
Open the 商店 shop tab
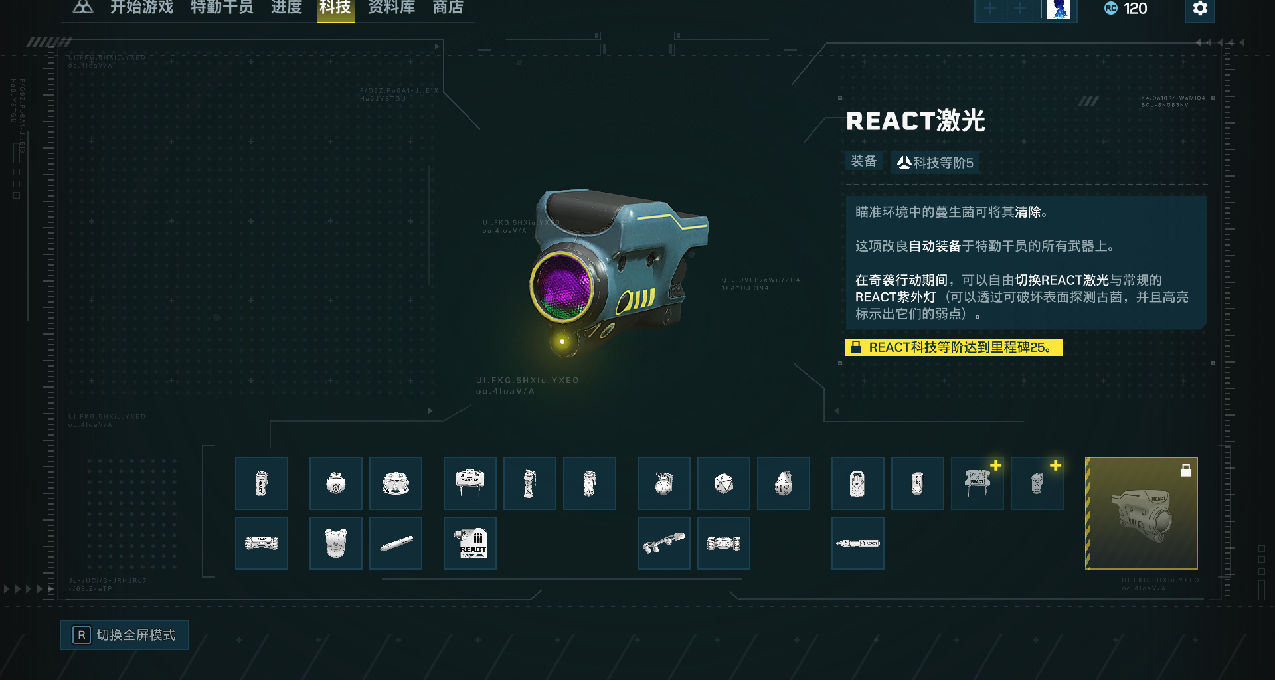pos(448,8)
